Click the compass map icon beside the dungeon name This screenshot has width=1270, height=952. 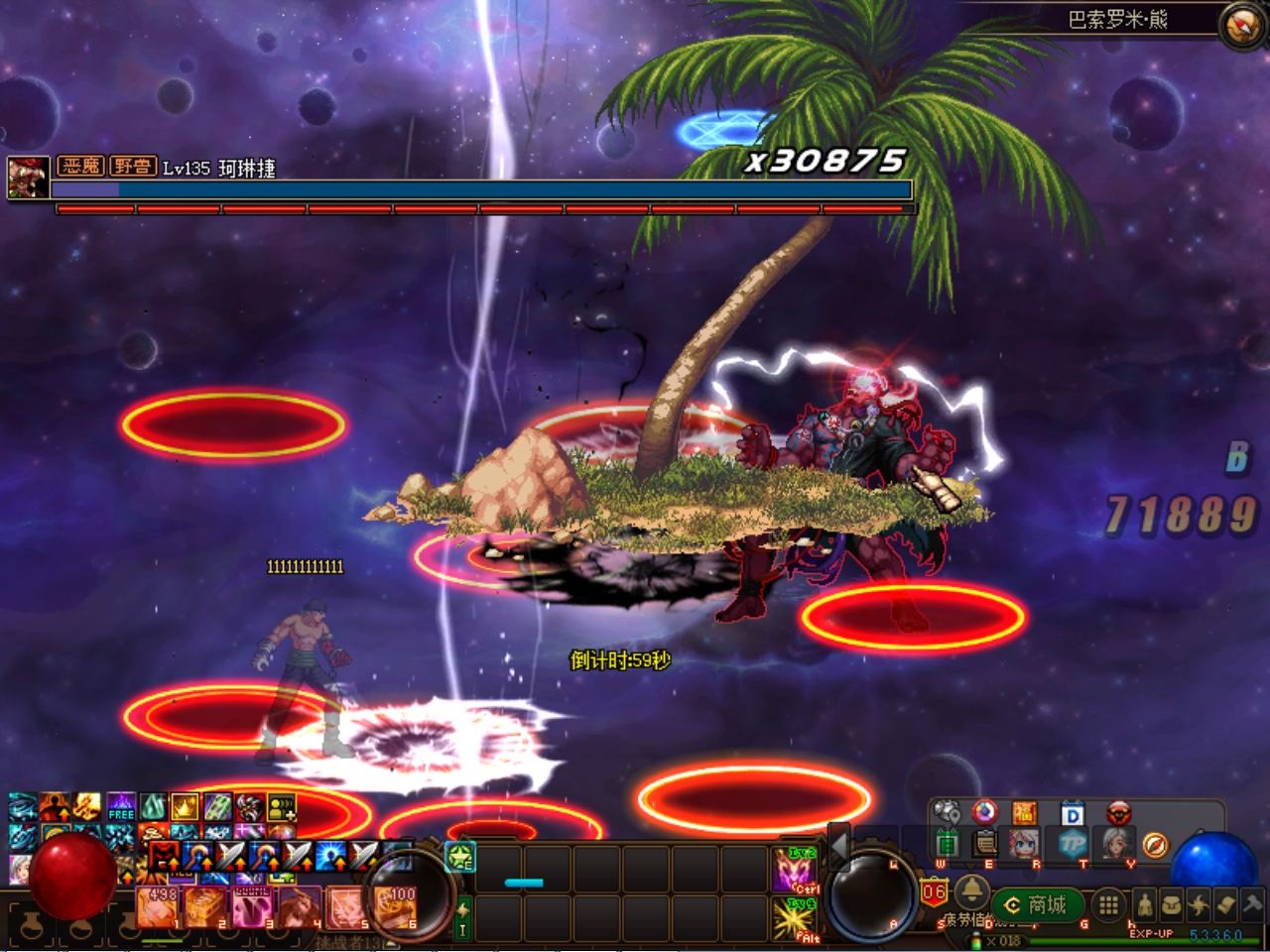click(1241, 26)
